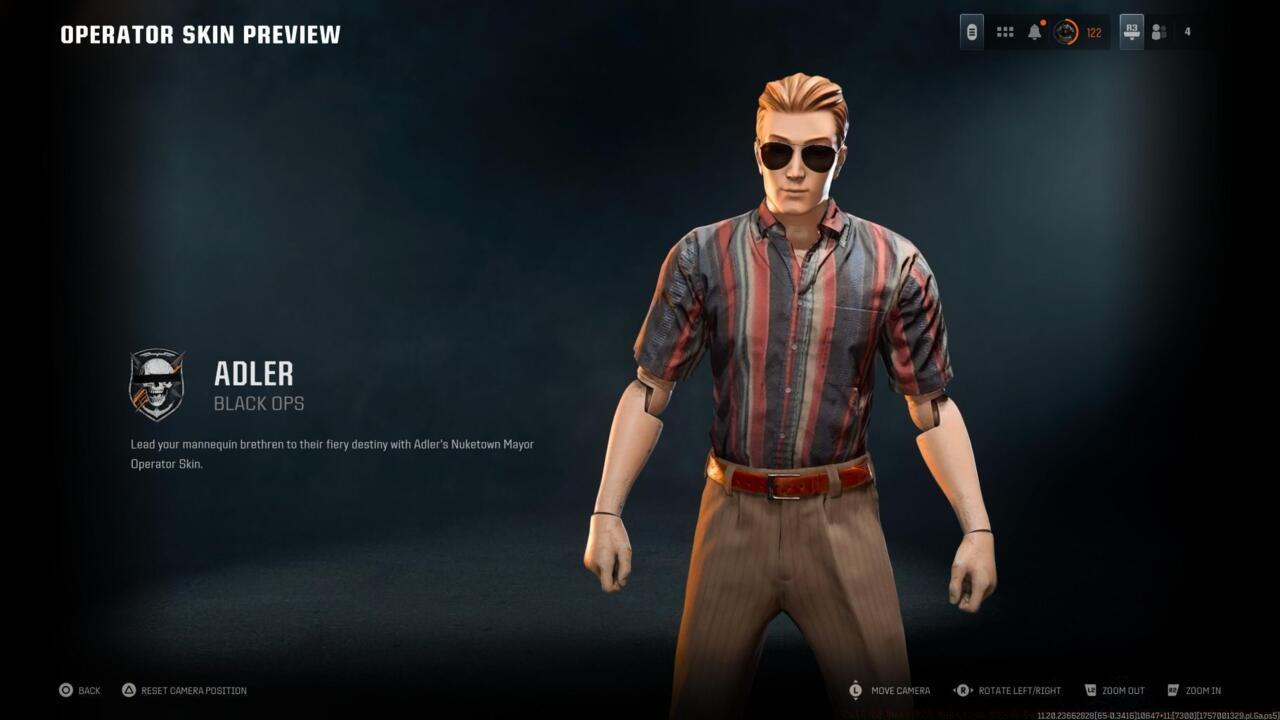The height and width of the screenshot is (720, 1280).
Task: Click the Move Camera stick icon
Action: [x=855, y=690]
